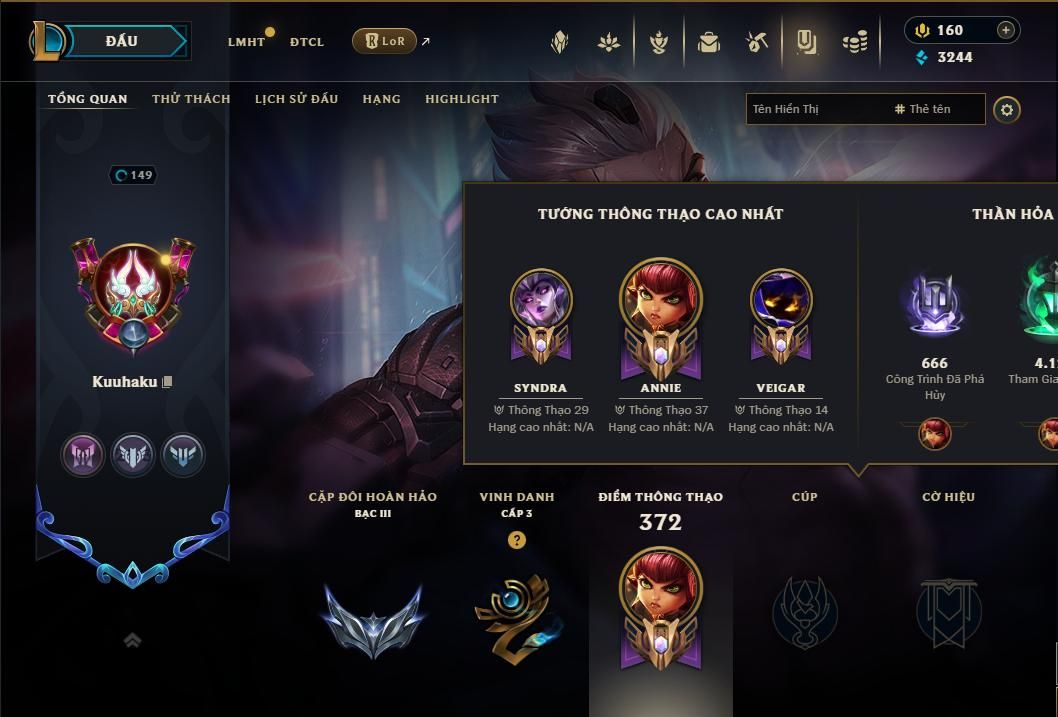Expand the banner's double-chevron arrow
The height and width of the screenshot is (717, 1058).
pyautogui.click(x=132, y=641)
